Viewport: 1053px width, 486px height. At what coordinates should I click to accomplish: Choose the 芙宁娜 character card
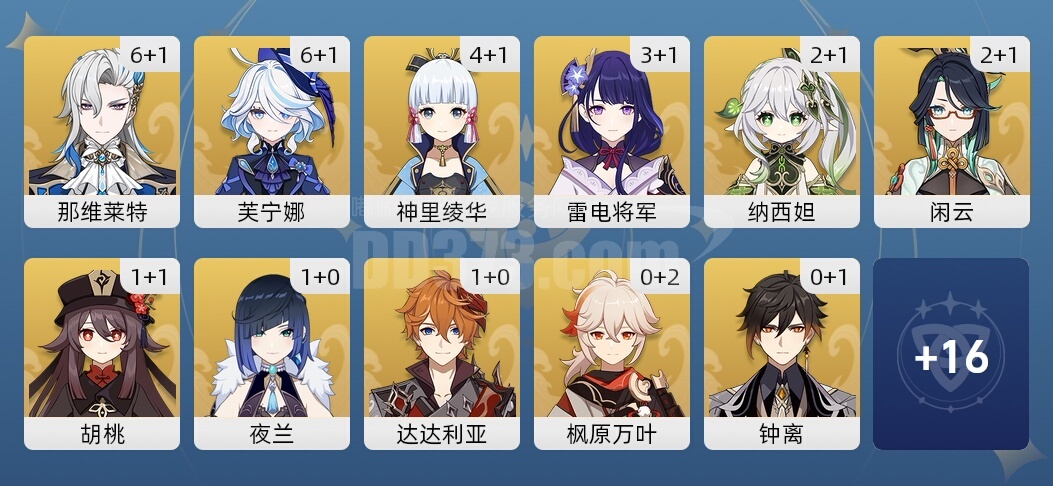tap(272, 131)
